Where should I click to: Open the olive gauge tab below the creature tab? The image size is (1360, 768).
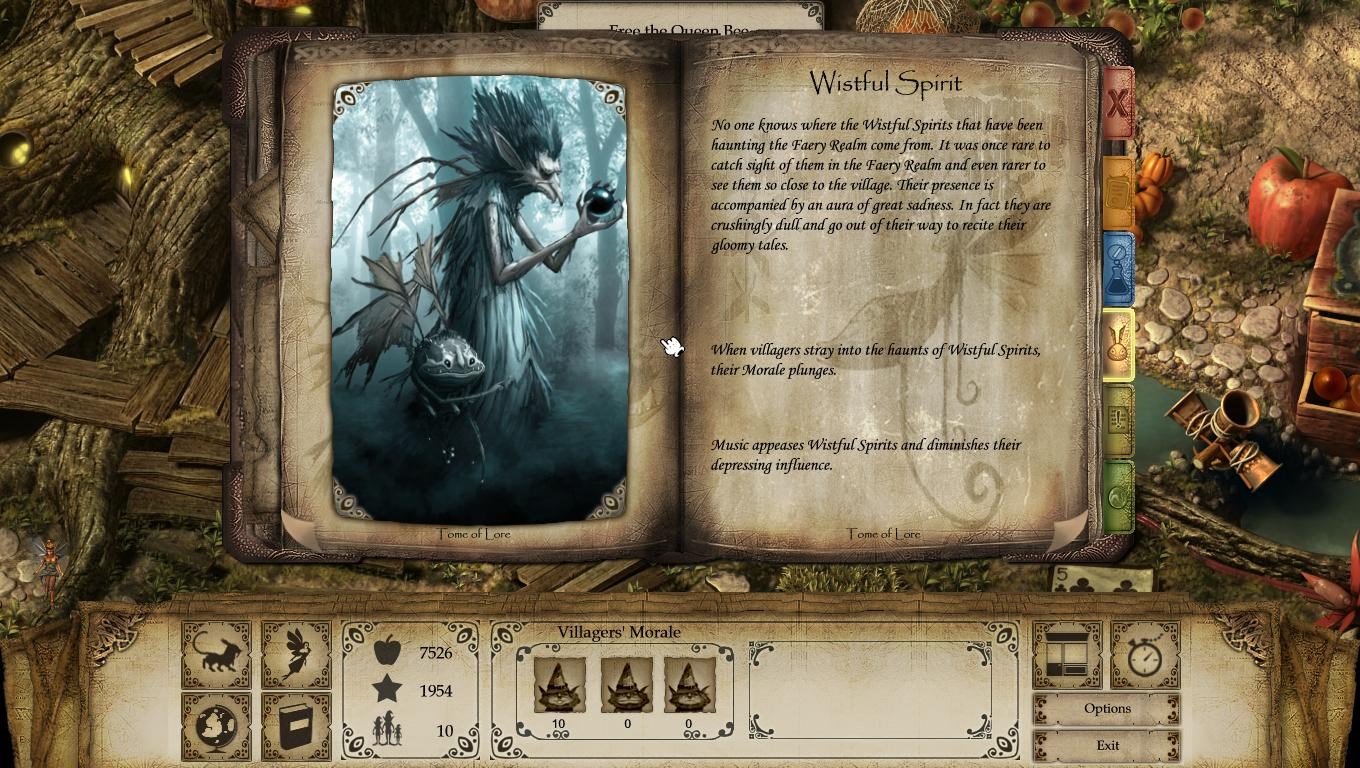(1117, 420)
